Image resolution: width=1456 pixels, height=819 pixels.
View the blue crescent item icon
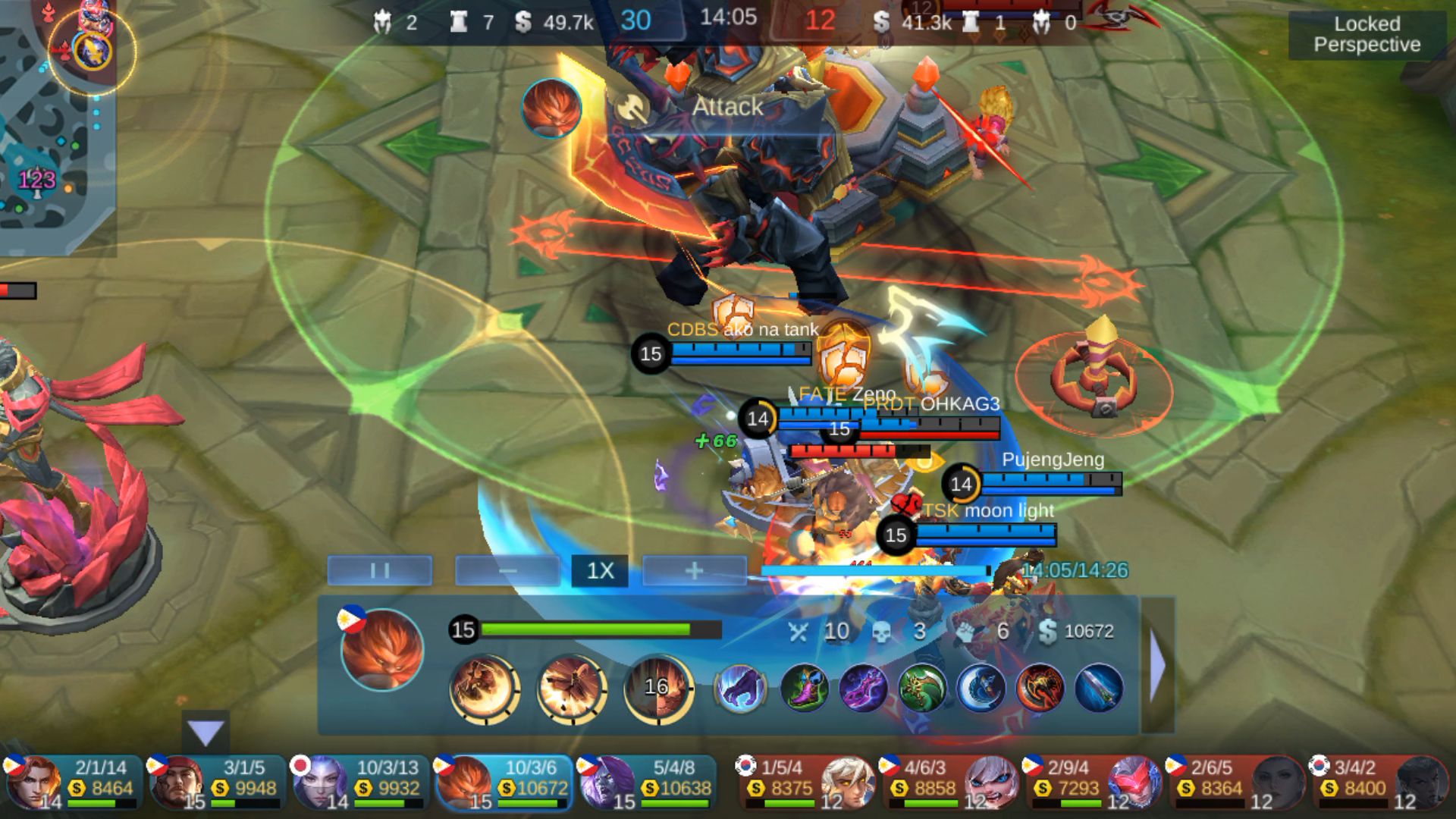981,688
